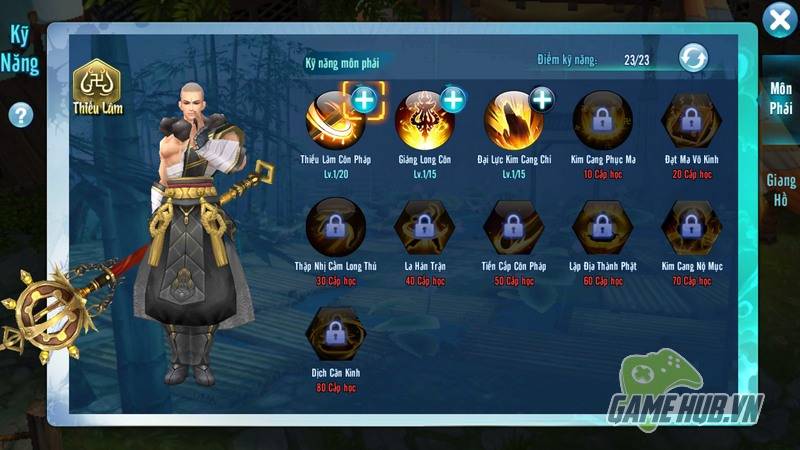Tap the locked Tiến Cấp Côn Pháp skill
Viewport: 800px width, 450px height.
pyautogui.click(x=514, y=229)
